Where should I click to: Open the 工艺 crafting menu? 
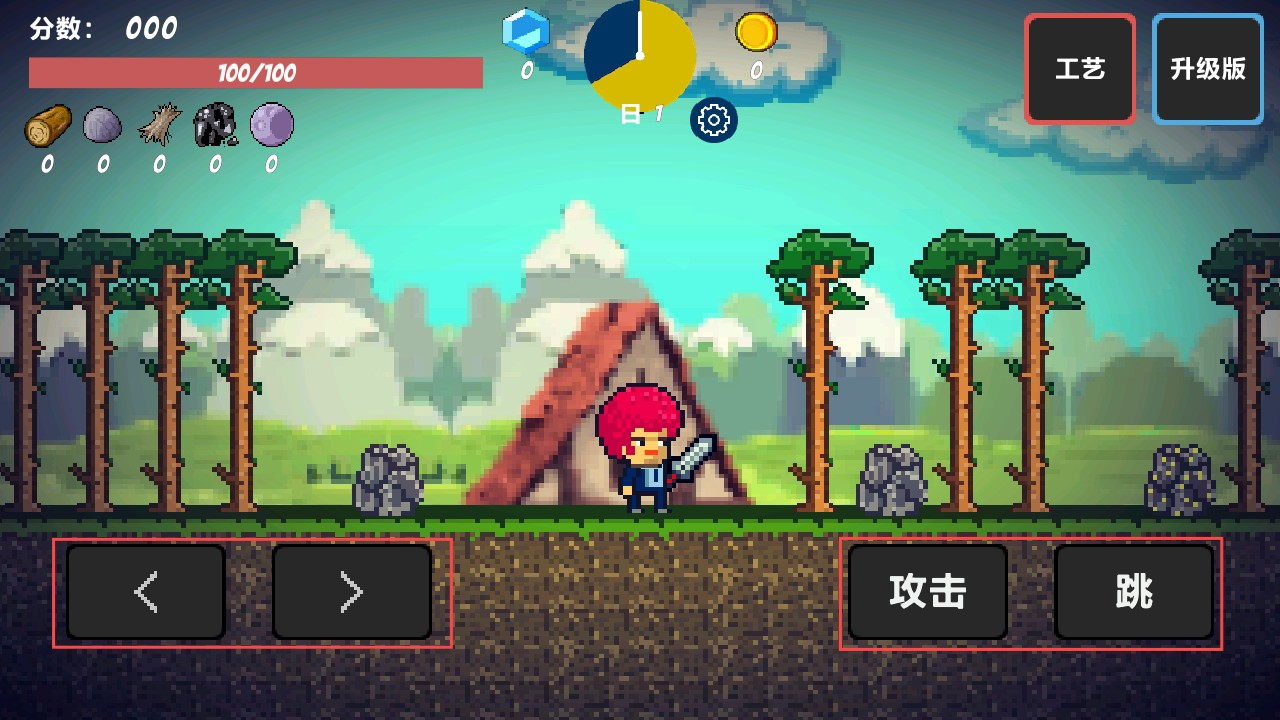point(1079,68)
